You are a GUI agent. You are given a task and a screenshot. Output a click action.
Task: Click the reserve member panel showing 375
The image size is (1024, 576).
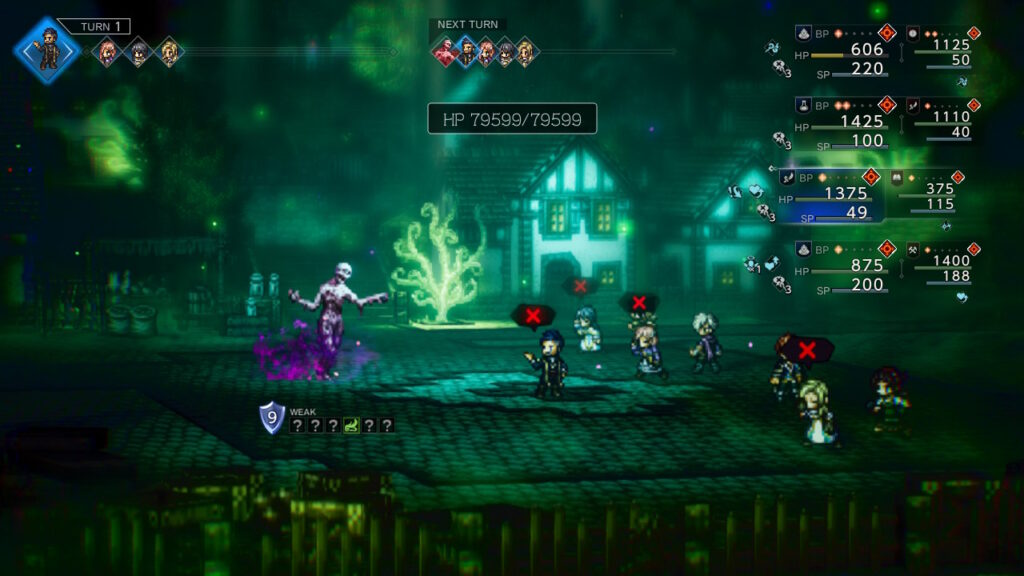pyautogui.click(x=926, y=194)
